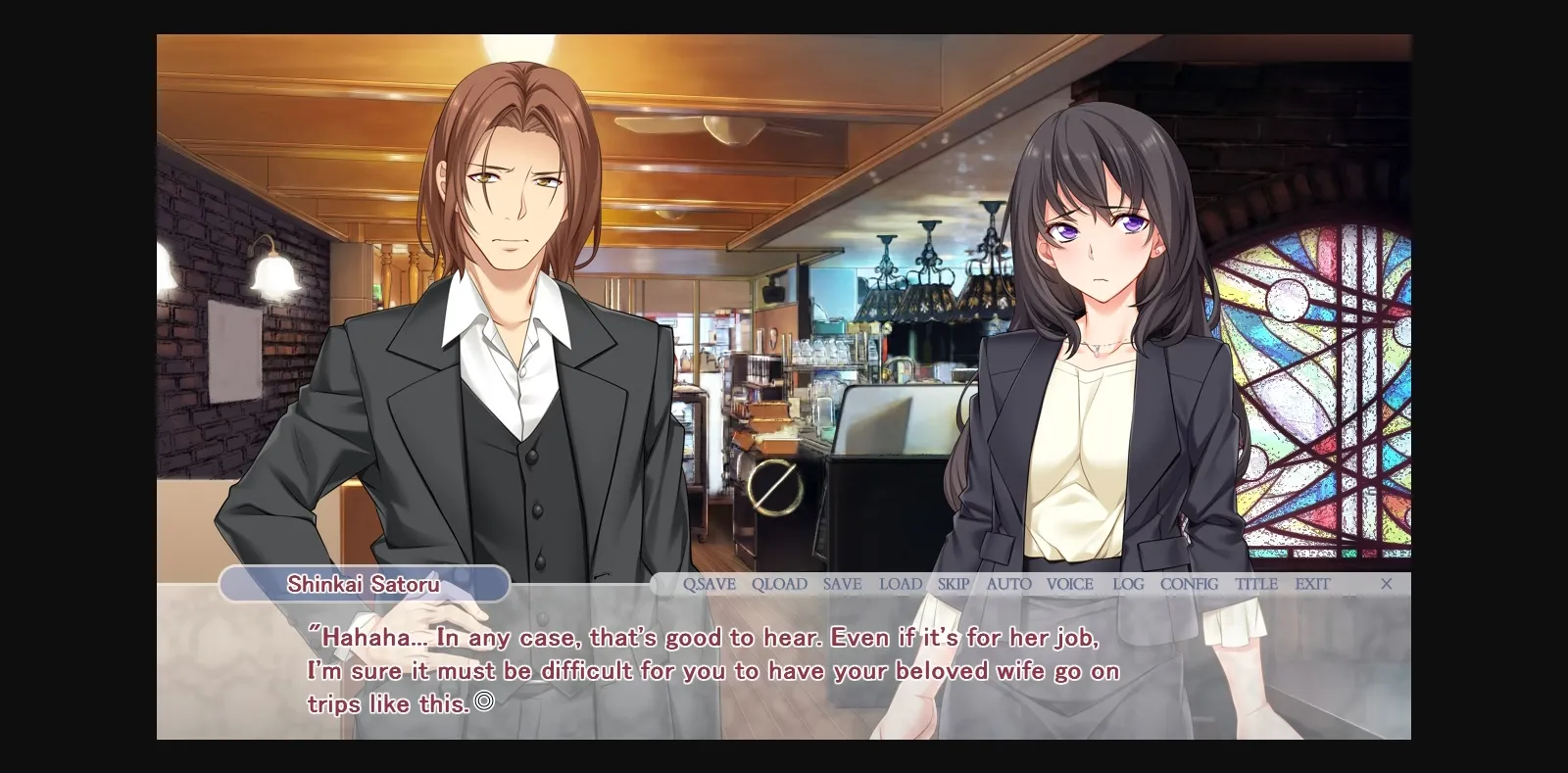
Task: Expand the arrow left of QSAVE
Action: point(666,583)
